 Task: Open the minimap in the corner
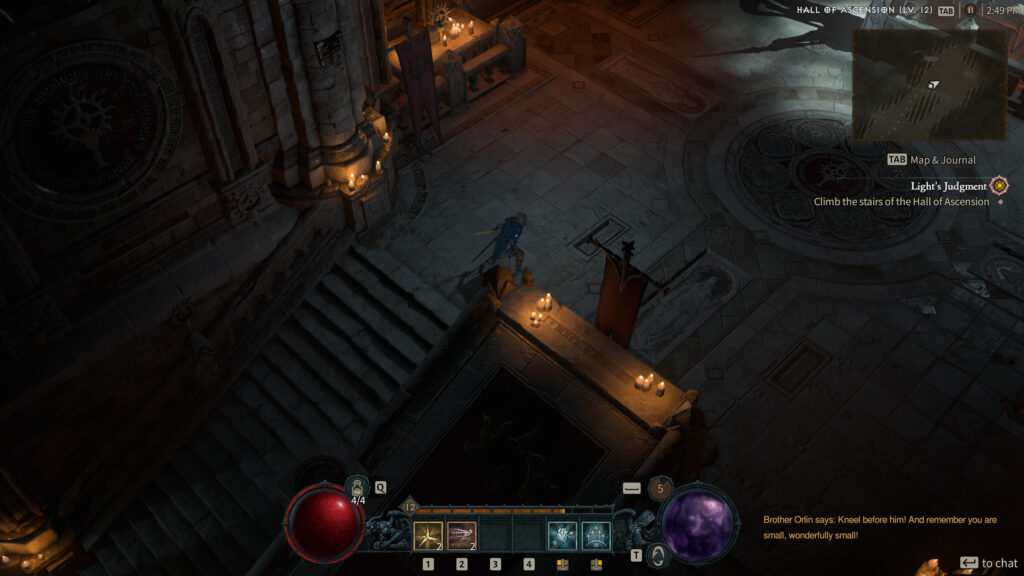(929, 83)
